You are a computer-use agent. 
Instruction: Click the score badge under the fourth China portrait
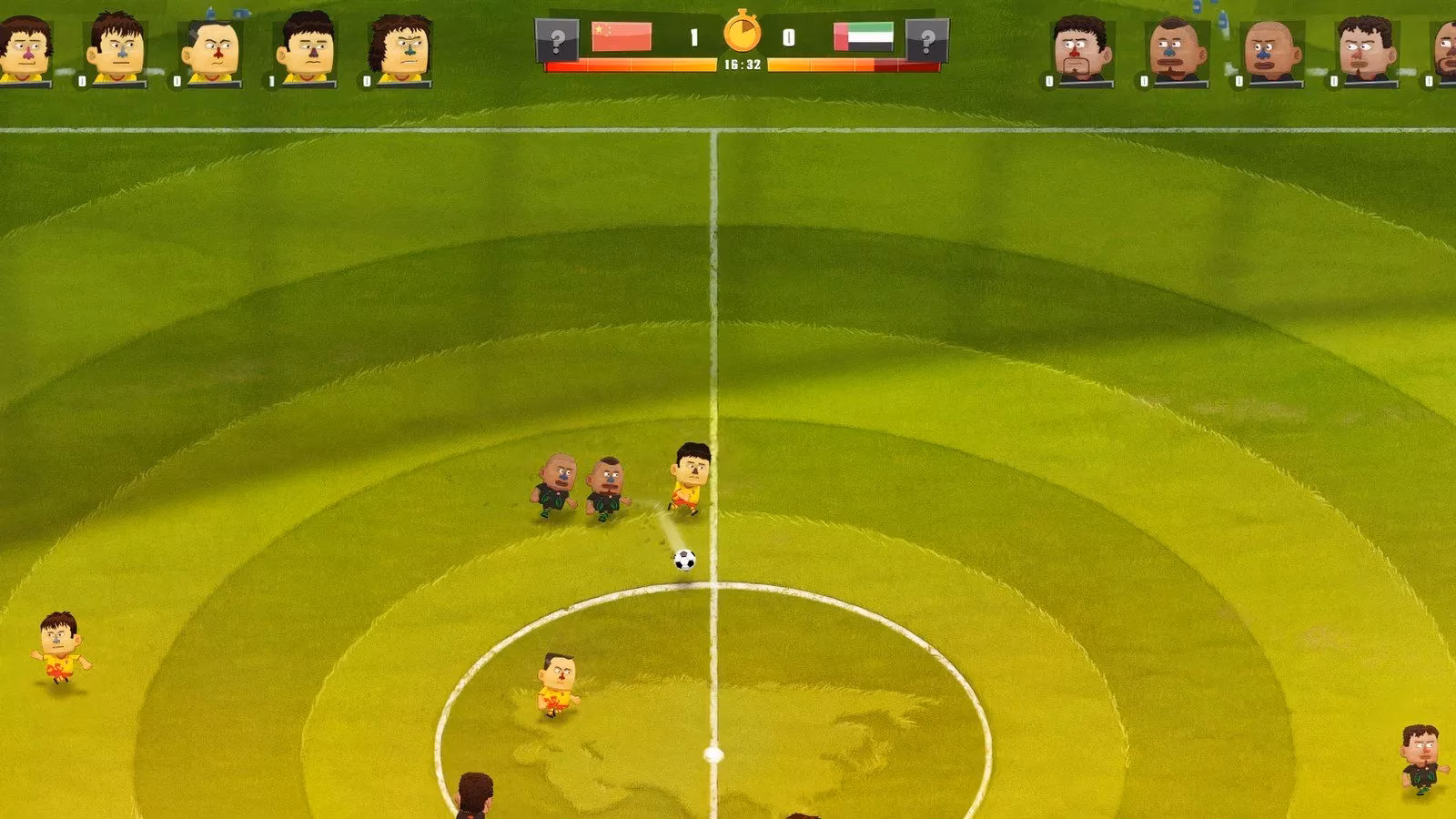tap(271, 79)
